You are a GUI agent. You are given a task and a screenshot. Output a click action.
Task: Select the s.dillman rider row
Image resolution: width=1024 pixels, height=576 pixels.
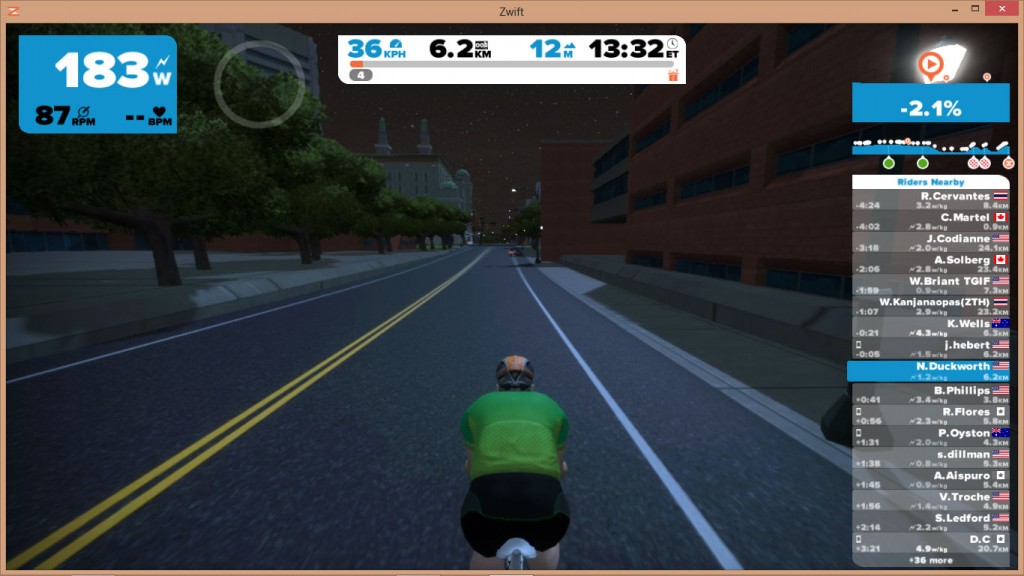tap(930, 459)
